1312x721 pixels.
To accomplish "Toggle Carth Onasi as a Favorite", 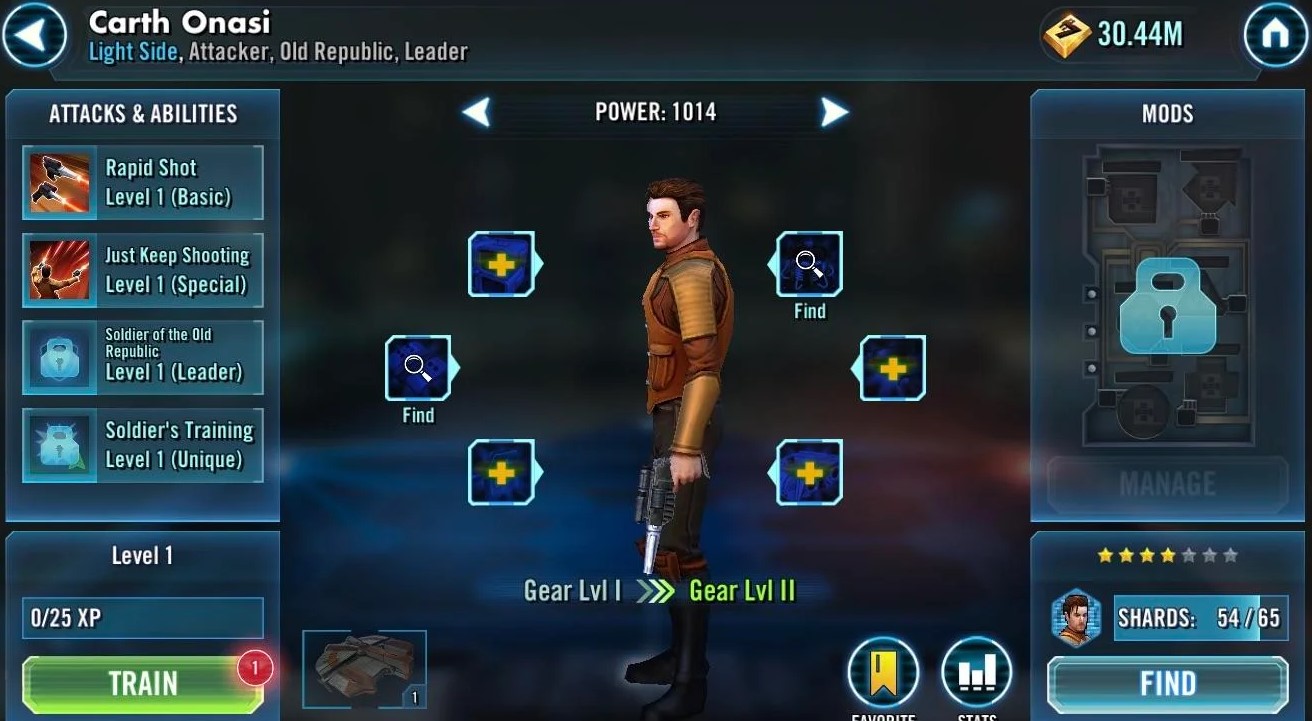I will [884, 672].
